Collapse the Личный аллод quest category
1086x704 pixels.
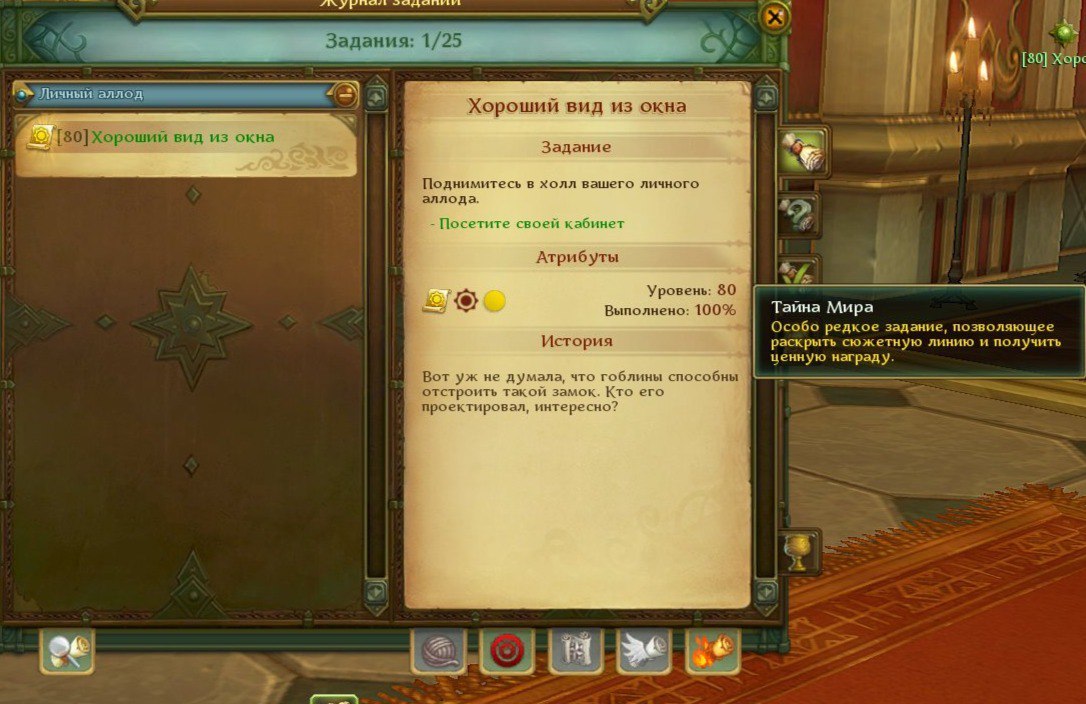pos(345,94)
